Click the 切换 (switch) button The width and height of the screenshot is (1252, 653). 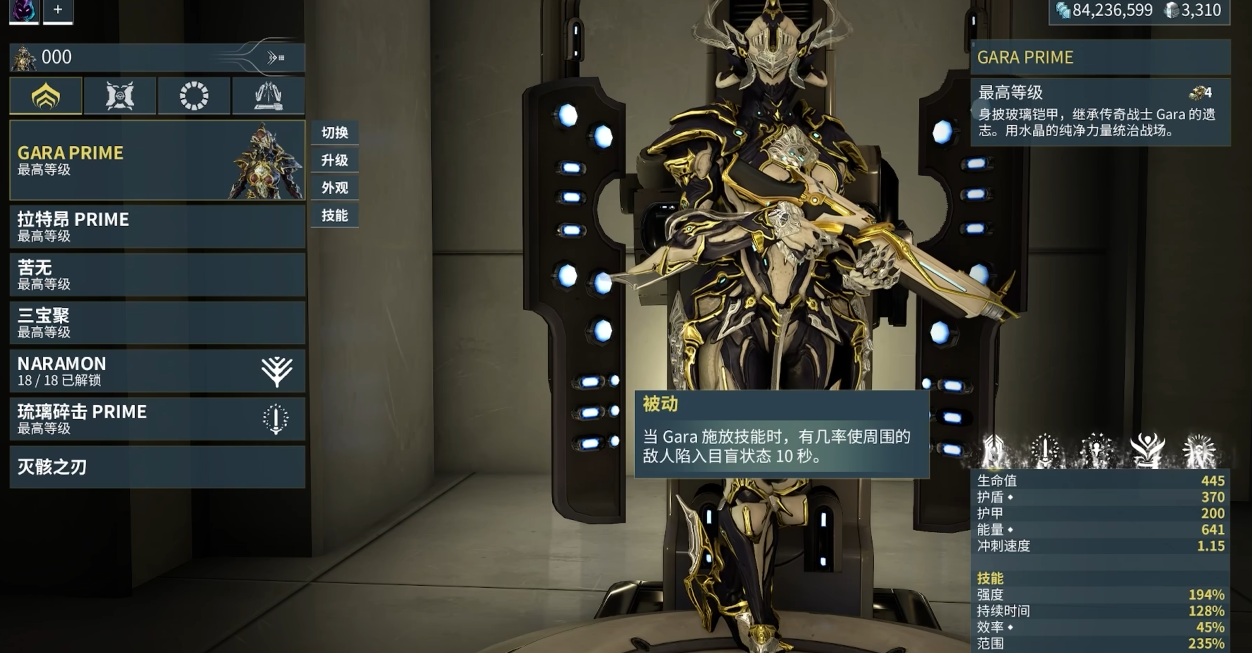(334, 133)
